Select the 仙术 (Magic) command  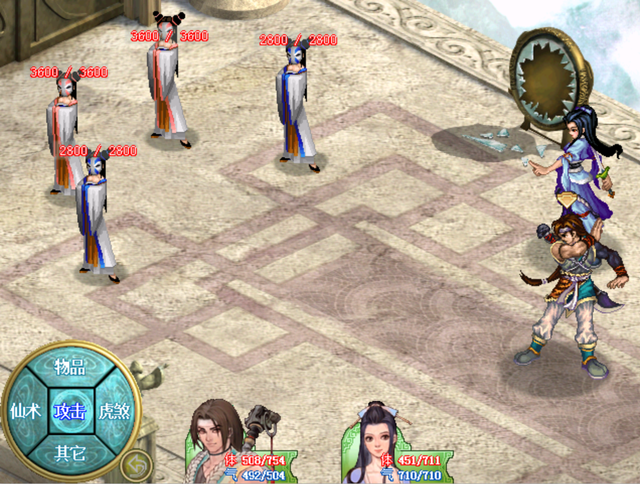pos(24,411)
